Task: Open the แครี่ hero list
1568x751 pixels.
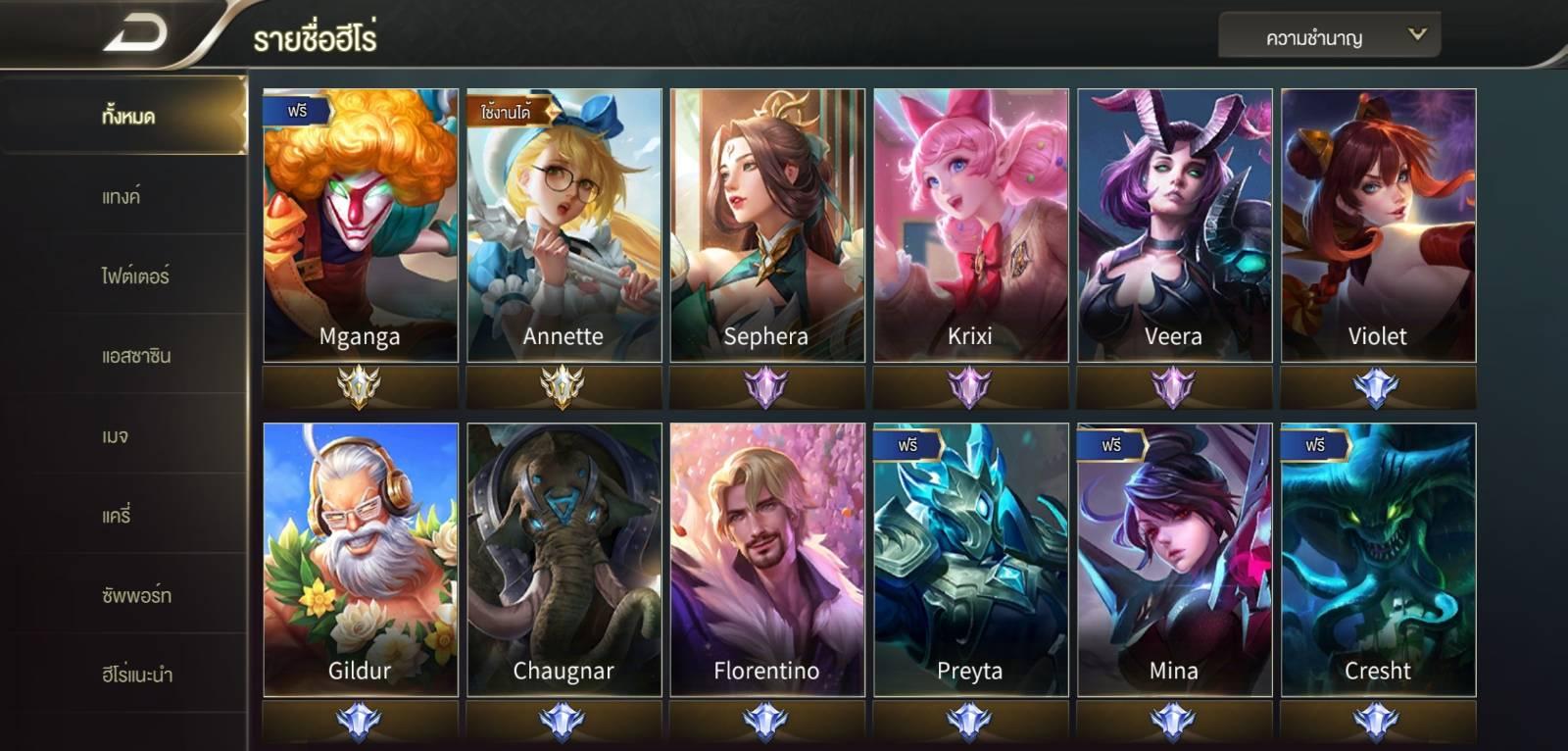Action: [116, 515]
